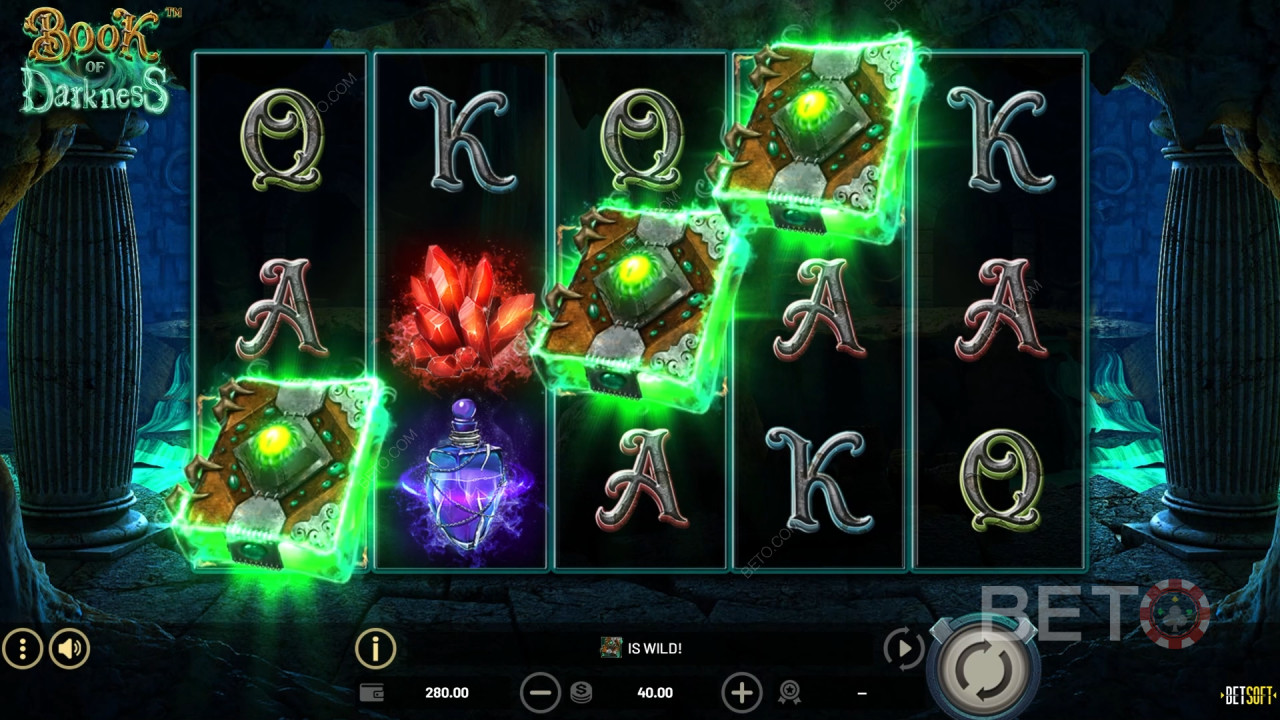Increase the bet with the plus button
The width and height of the screenshot is (1280, 720).
coord(742,692)
